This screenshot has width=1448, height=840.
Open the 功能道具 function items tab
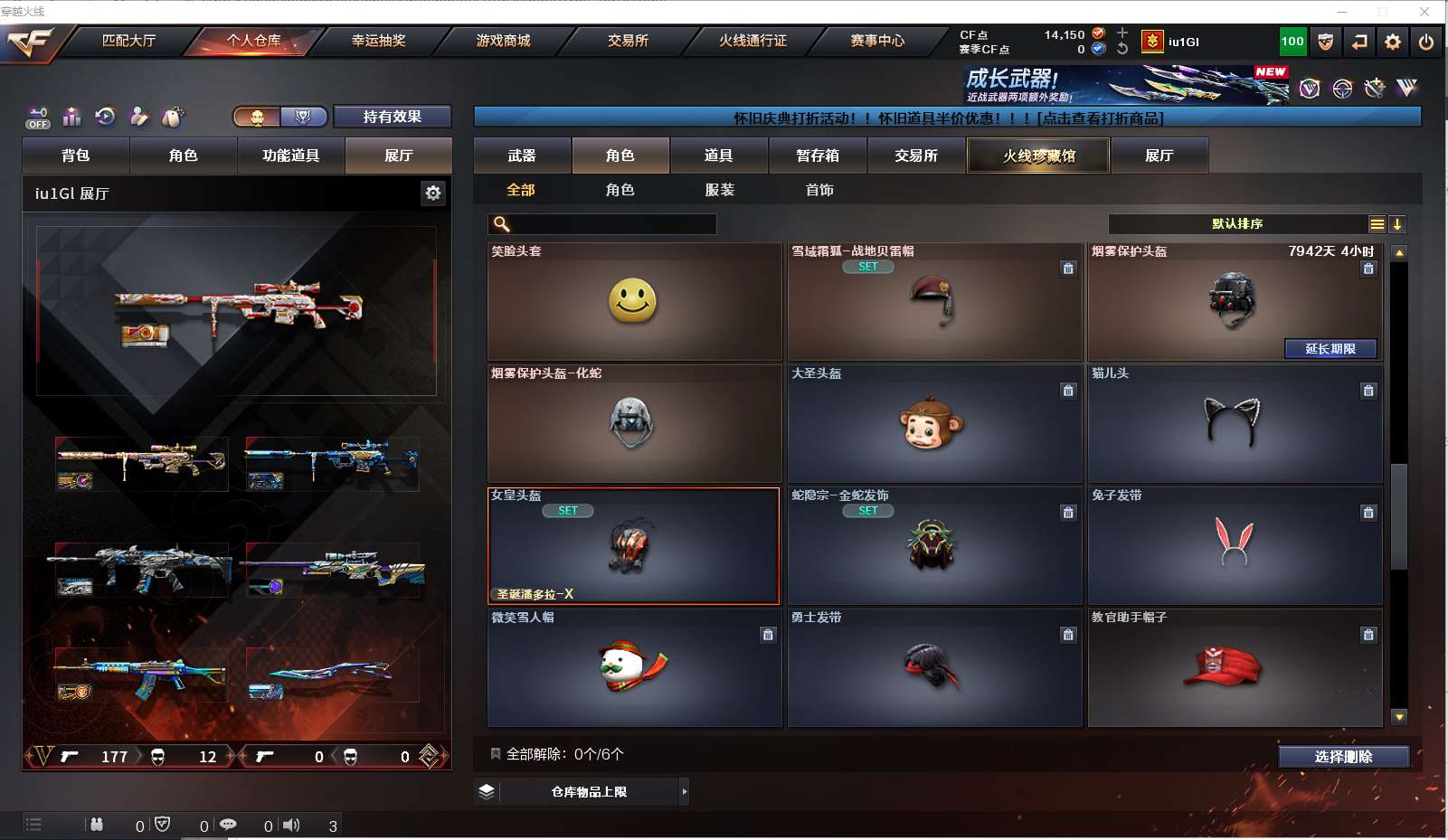tap(290, 156)
